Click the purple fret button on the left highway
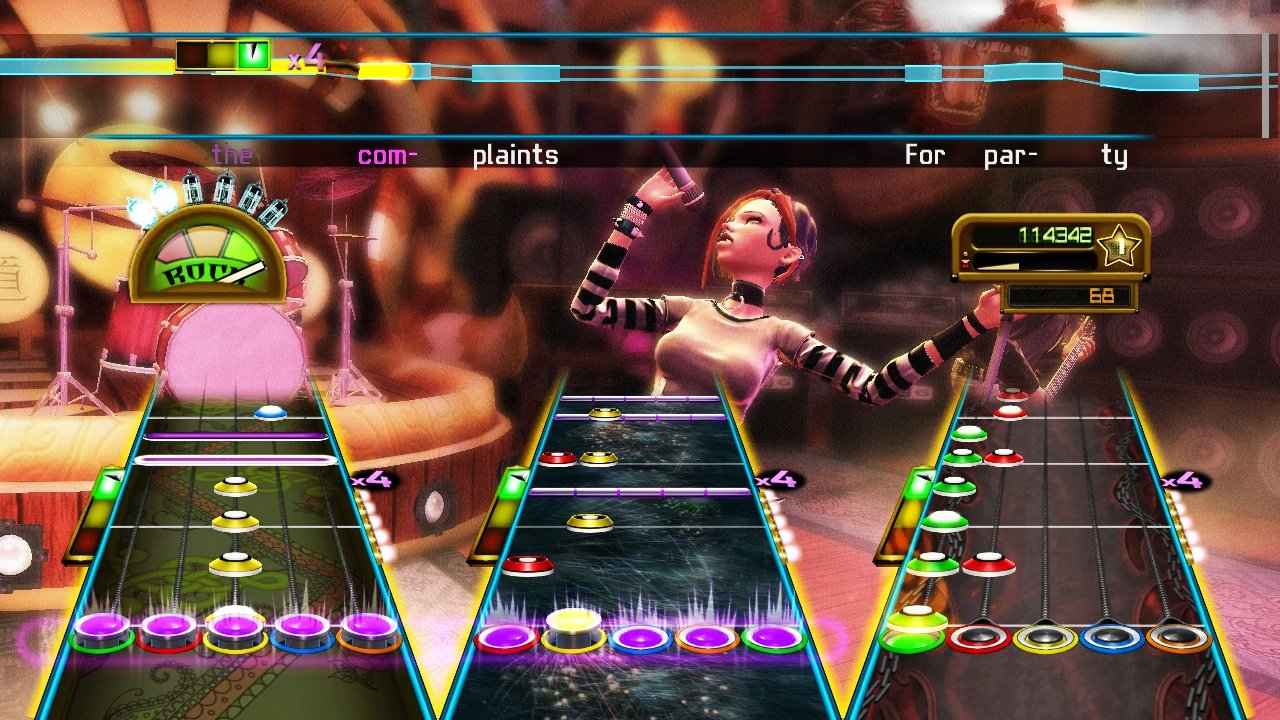Screen dimensions: 1280x720 235,630
